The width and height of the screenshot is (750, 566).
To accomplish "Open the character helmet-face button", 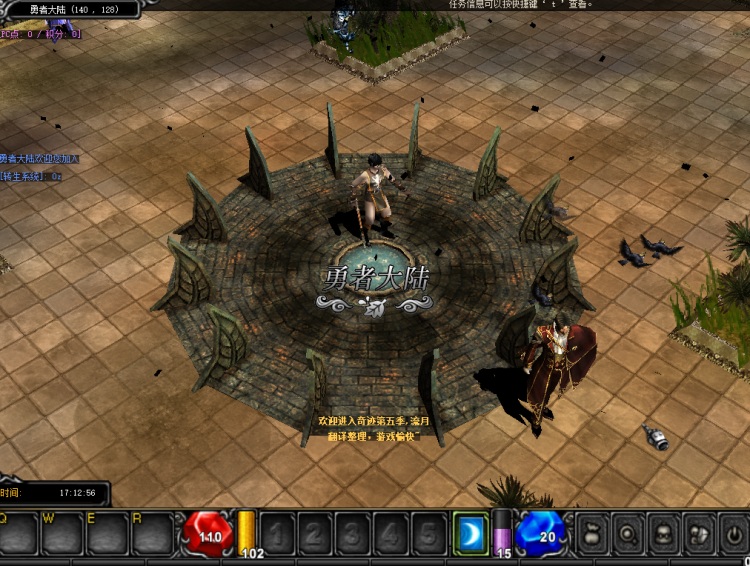I will pyautogui.click(x=665, y=534).
